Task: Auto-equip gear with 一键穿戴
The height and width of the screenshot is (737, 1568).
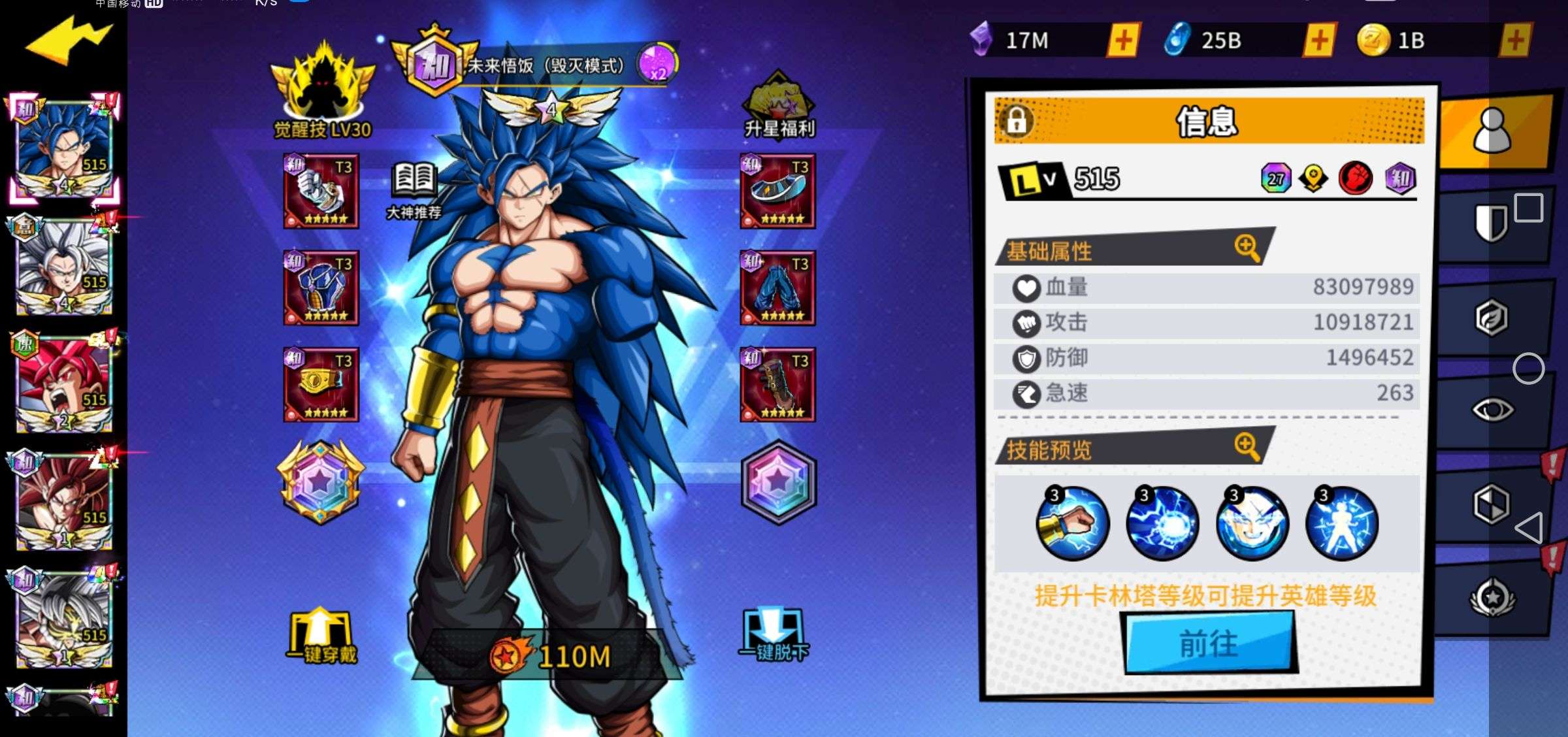Action: click(321, 637)
